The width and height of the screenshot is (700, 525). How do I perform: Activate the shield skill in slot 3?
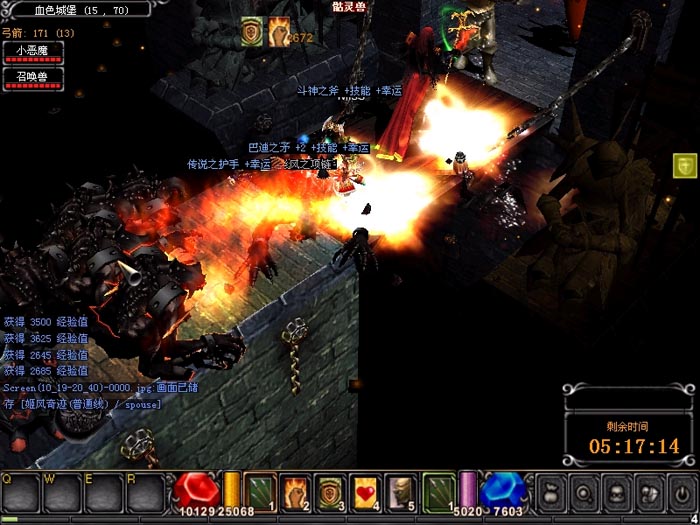pos(331,490)
